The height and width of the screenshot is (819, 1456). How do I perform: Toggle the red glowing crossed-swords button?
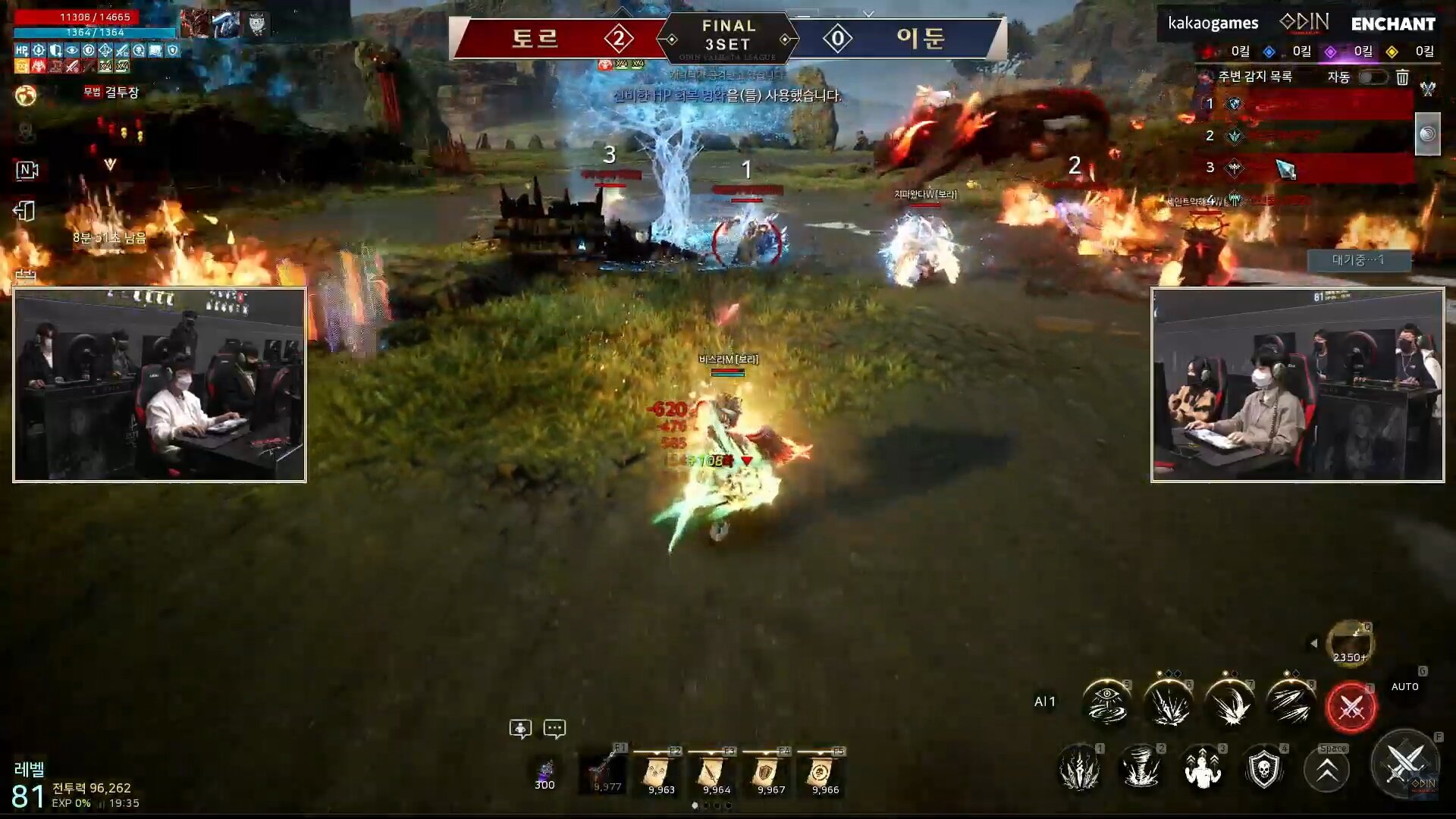coord(1351,707)
